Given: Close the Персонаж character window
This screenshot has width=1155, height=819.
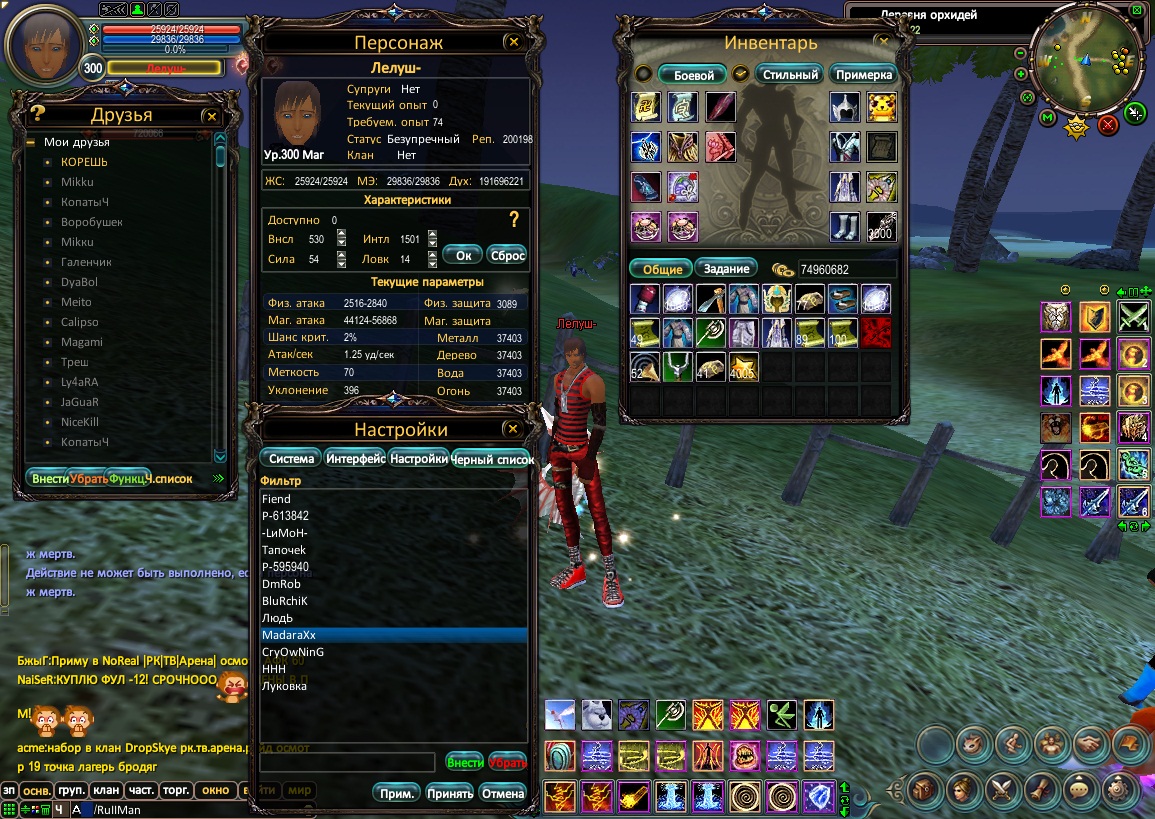Looking at the screenshot, I should point(513,42).
